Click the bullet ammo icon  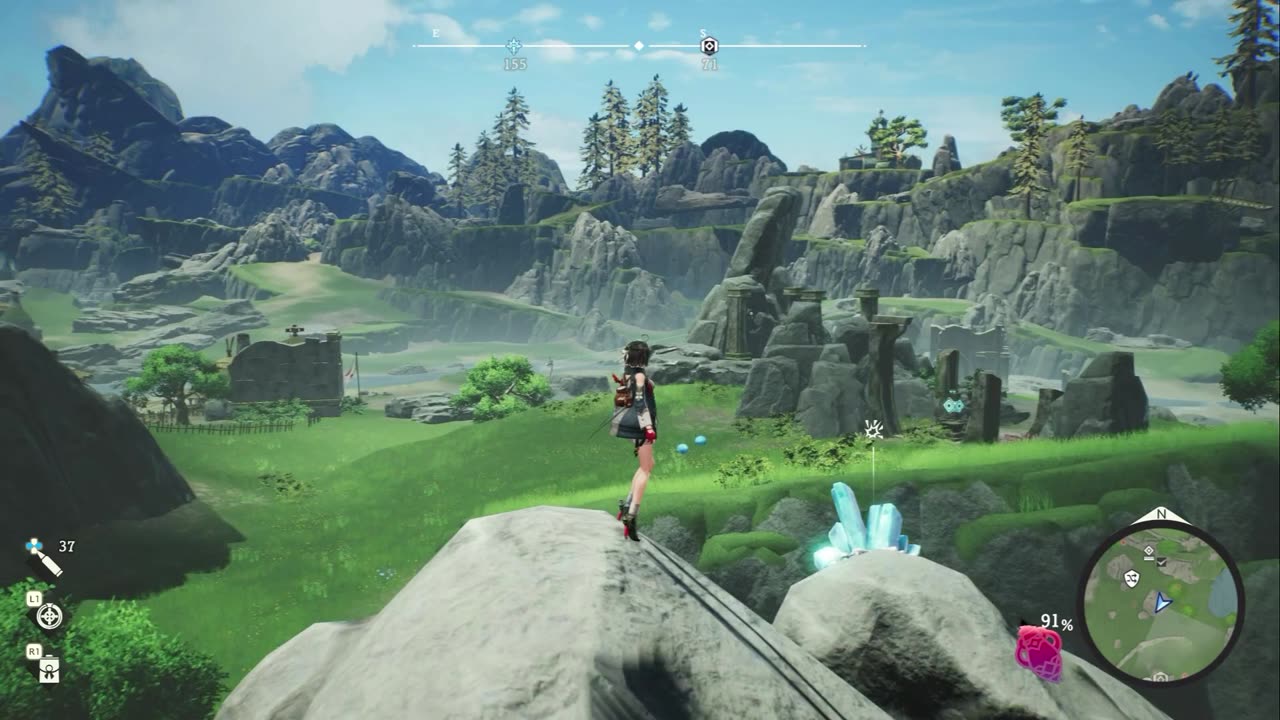(44, 557)
